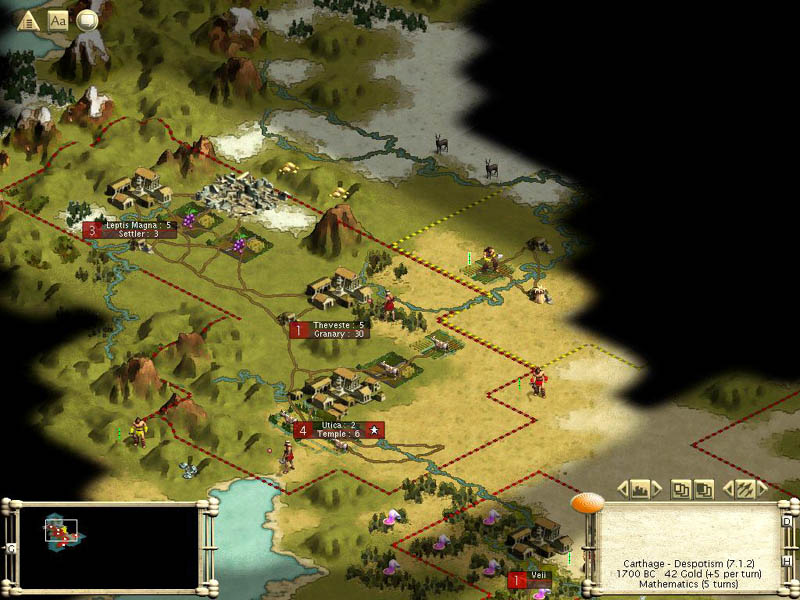This screenshot has width=800, height=600.
Task: Cycle to previous unit arrow
Action: point(727,489)
